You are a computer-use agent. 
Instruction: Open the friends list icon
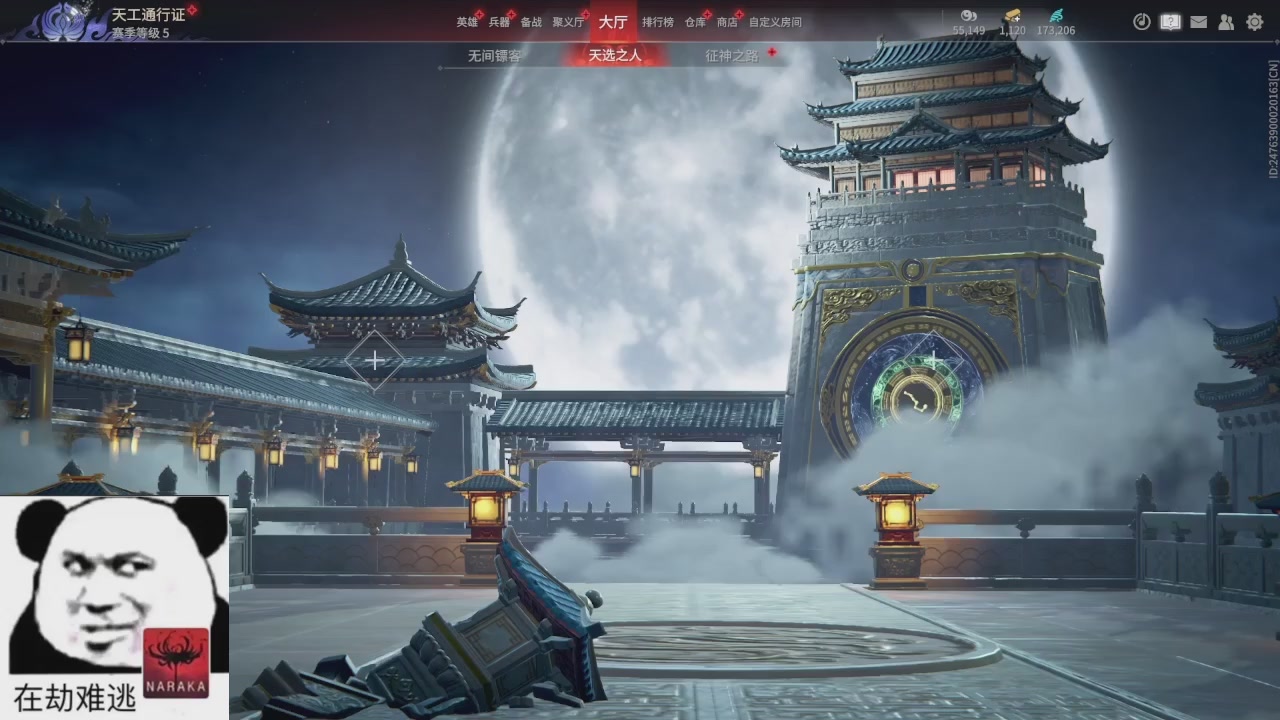(x=1226, y=20)
